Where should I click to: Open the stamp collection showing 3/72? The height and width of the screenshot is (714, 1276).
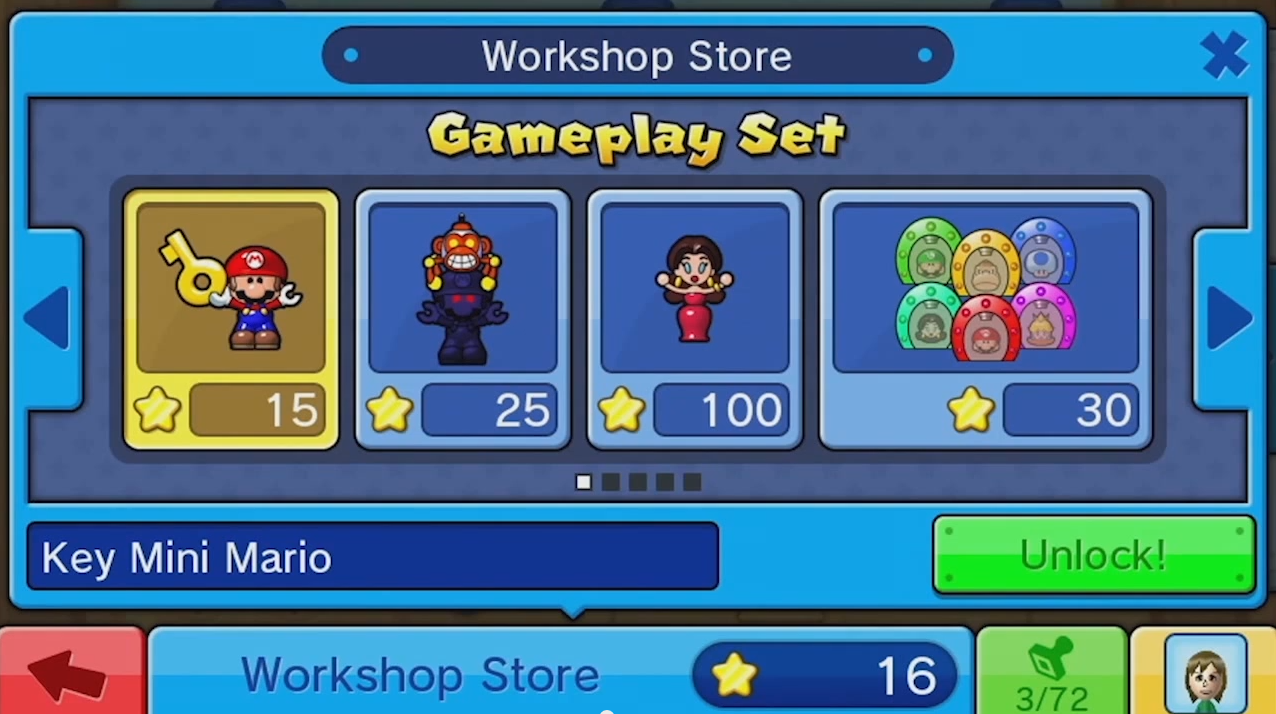1051,674
